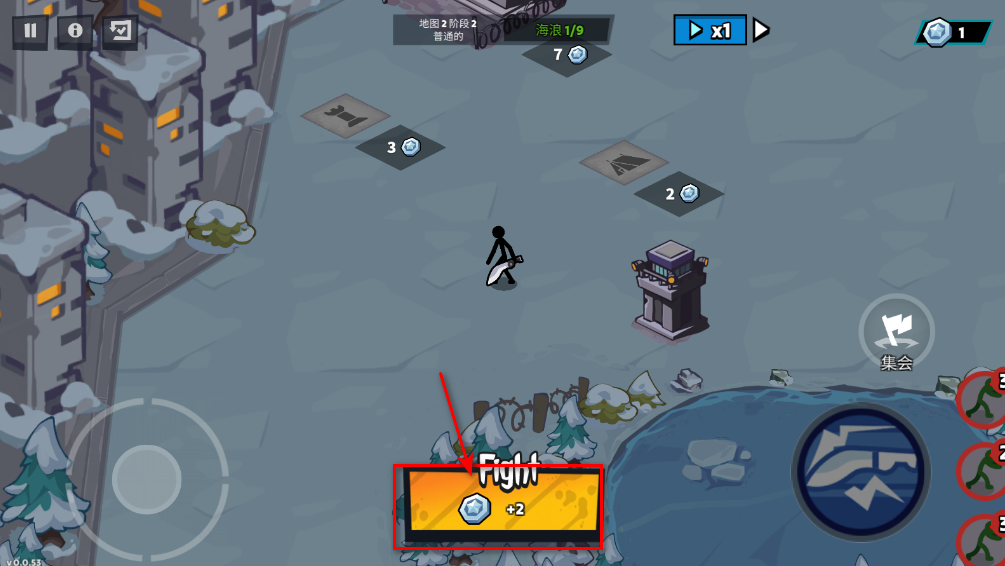Select the build plot costing 3 gems
Image resolution: width=1005 pixels, height=566 pixels.
tap(344, 115)
